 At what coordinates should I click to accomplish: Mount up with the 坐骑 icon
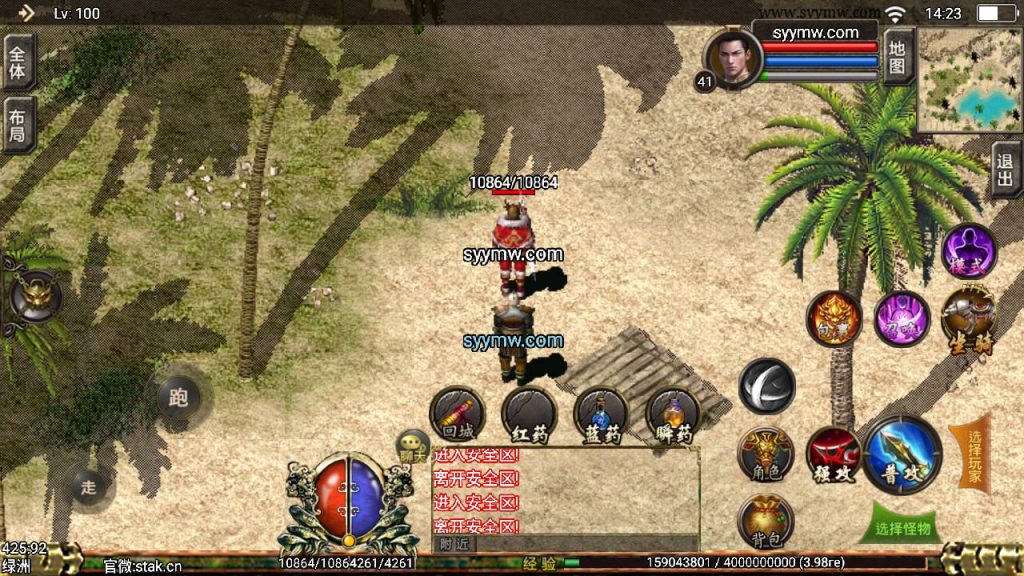[x=968, y=318]
